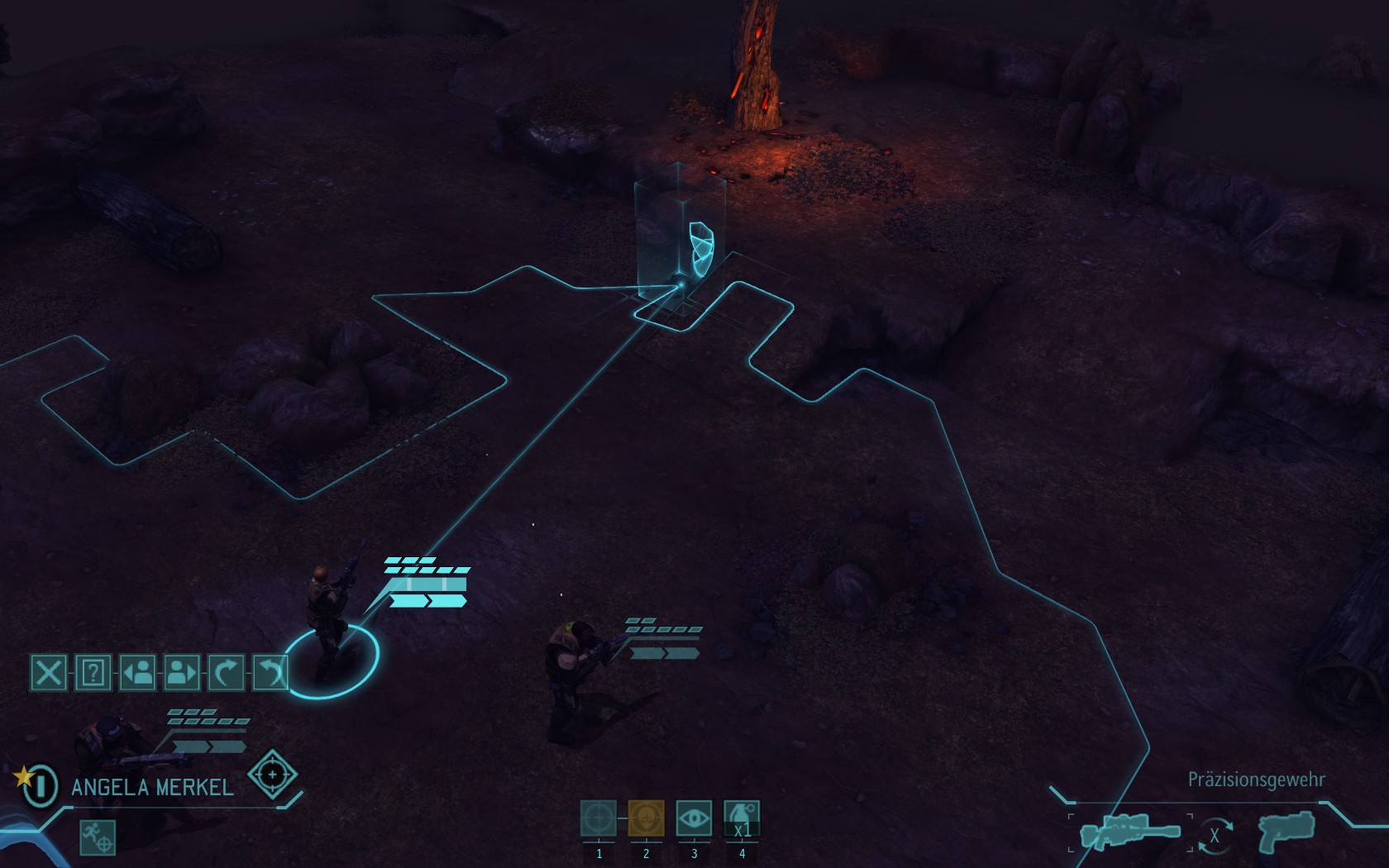Click the running-man crosshair perk icon
1389x868 pixels.
[x=98, y=837]
